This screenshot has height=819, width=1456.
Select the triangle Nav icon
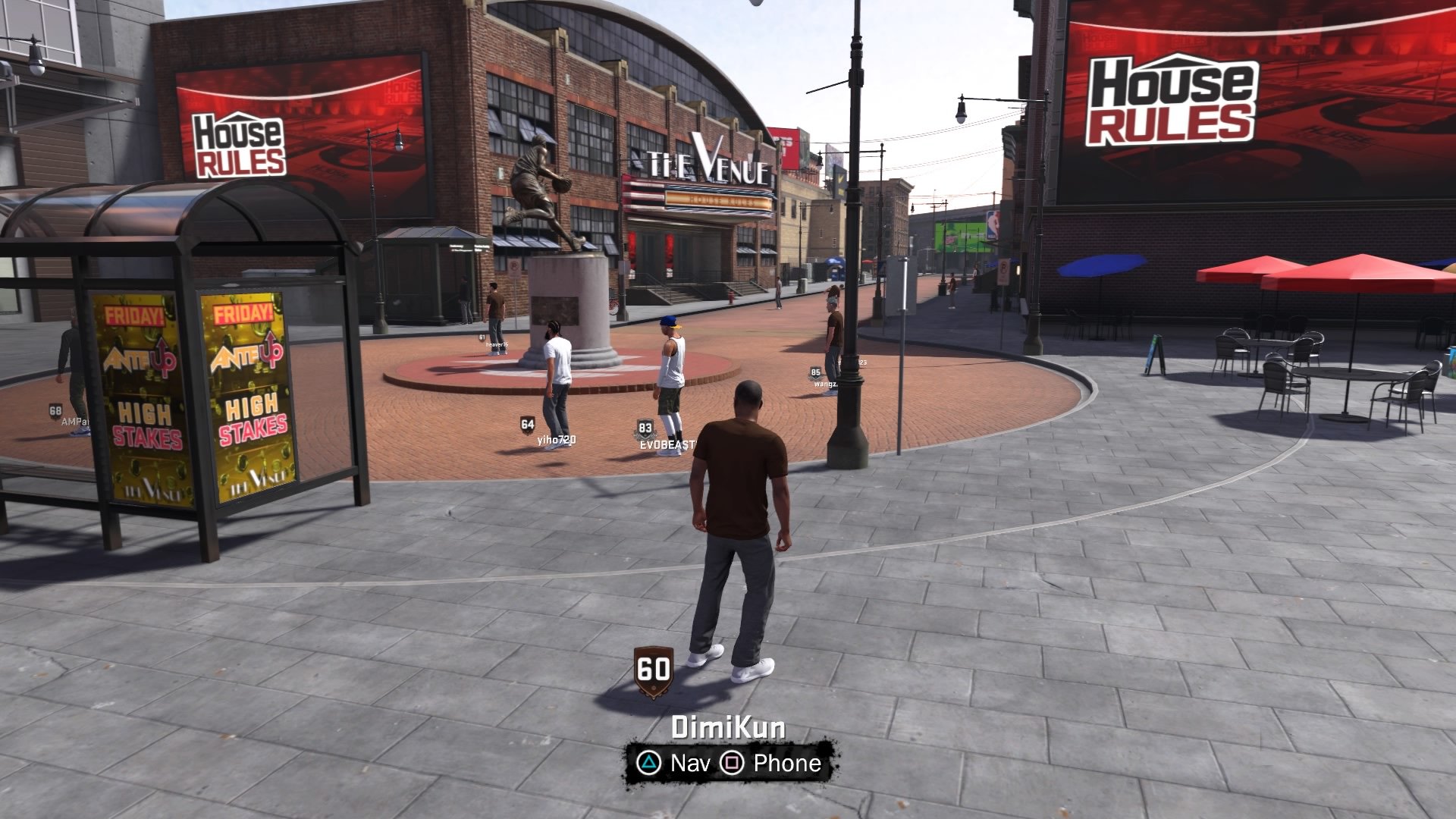point(648,764)
